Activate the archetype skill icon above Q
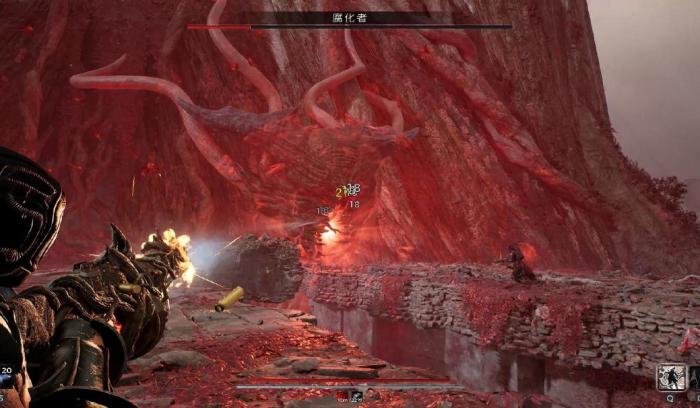Image resolution: width=700 pixels, height=408 pixels. pos(670,377)
